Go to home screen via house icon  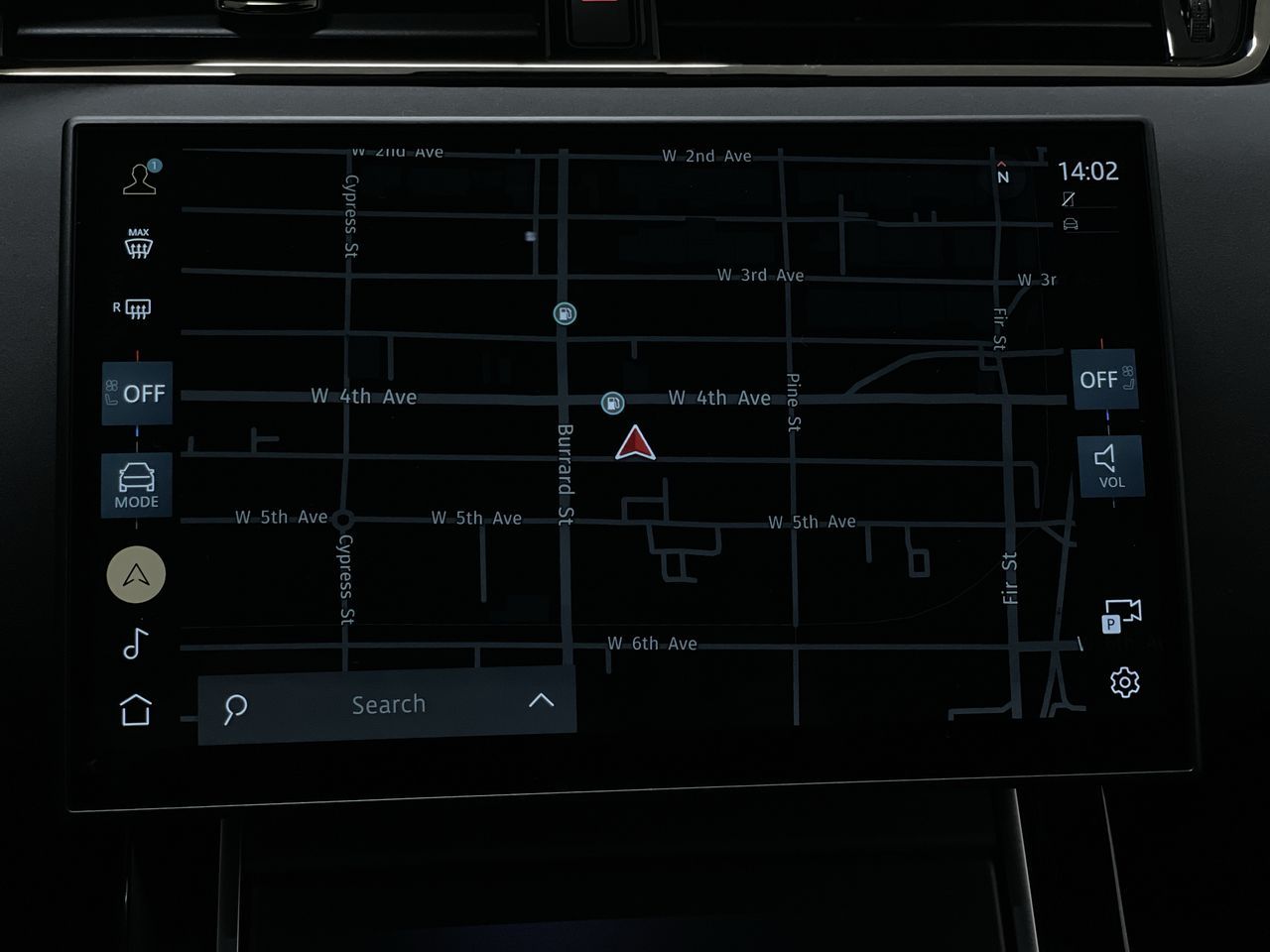[136, 708]
